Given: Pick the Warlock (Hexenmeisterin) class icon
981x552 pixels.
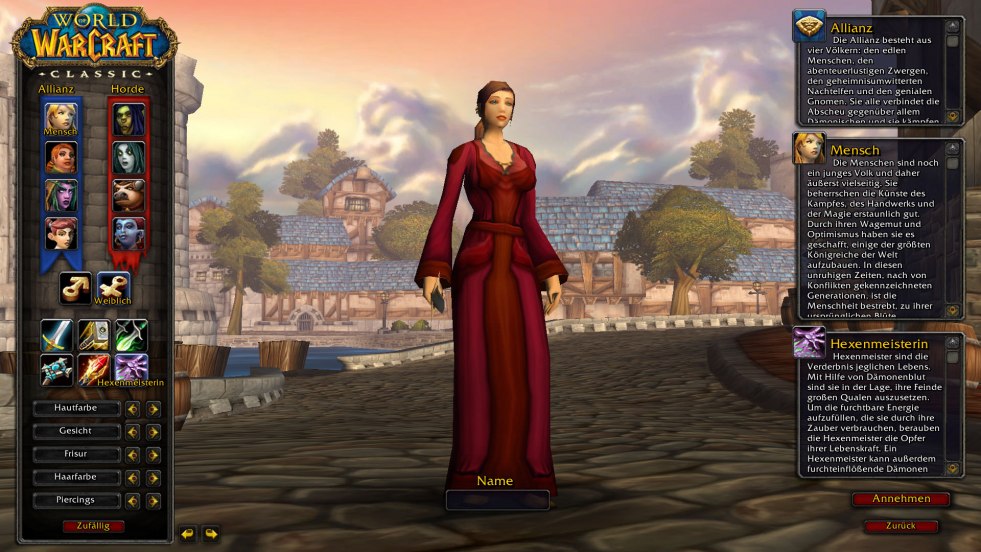Looking at the screenshot, I should [131, 369].
